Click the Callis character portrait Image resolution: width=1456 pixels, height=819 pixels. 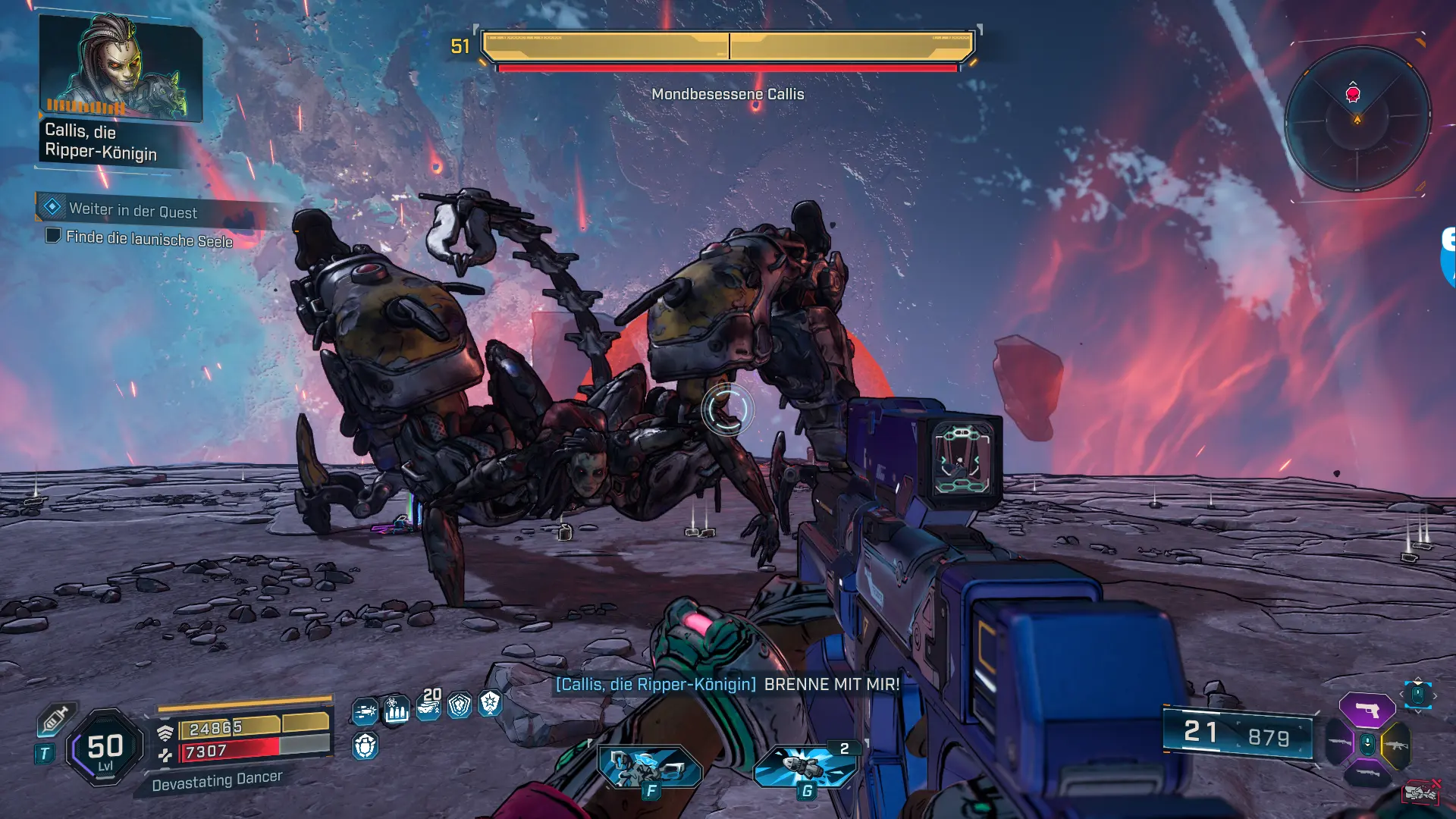tap(120, 68)
